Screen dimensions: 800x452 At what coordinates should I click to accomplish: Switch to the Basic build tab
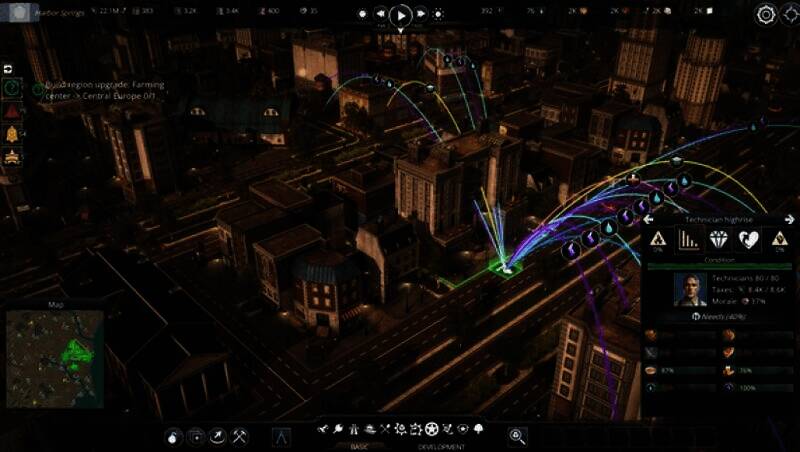tap(359, 446)
